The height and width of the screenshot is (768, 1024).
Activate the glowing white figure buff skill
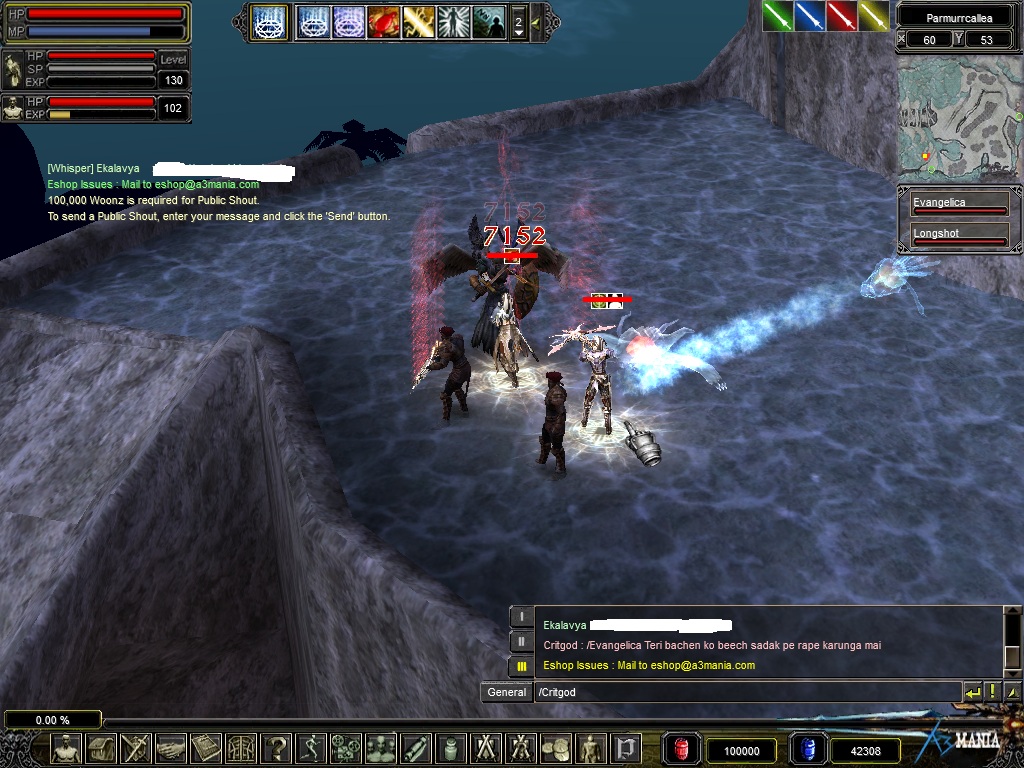[453, 21]
